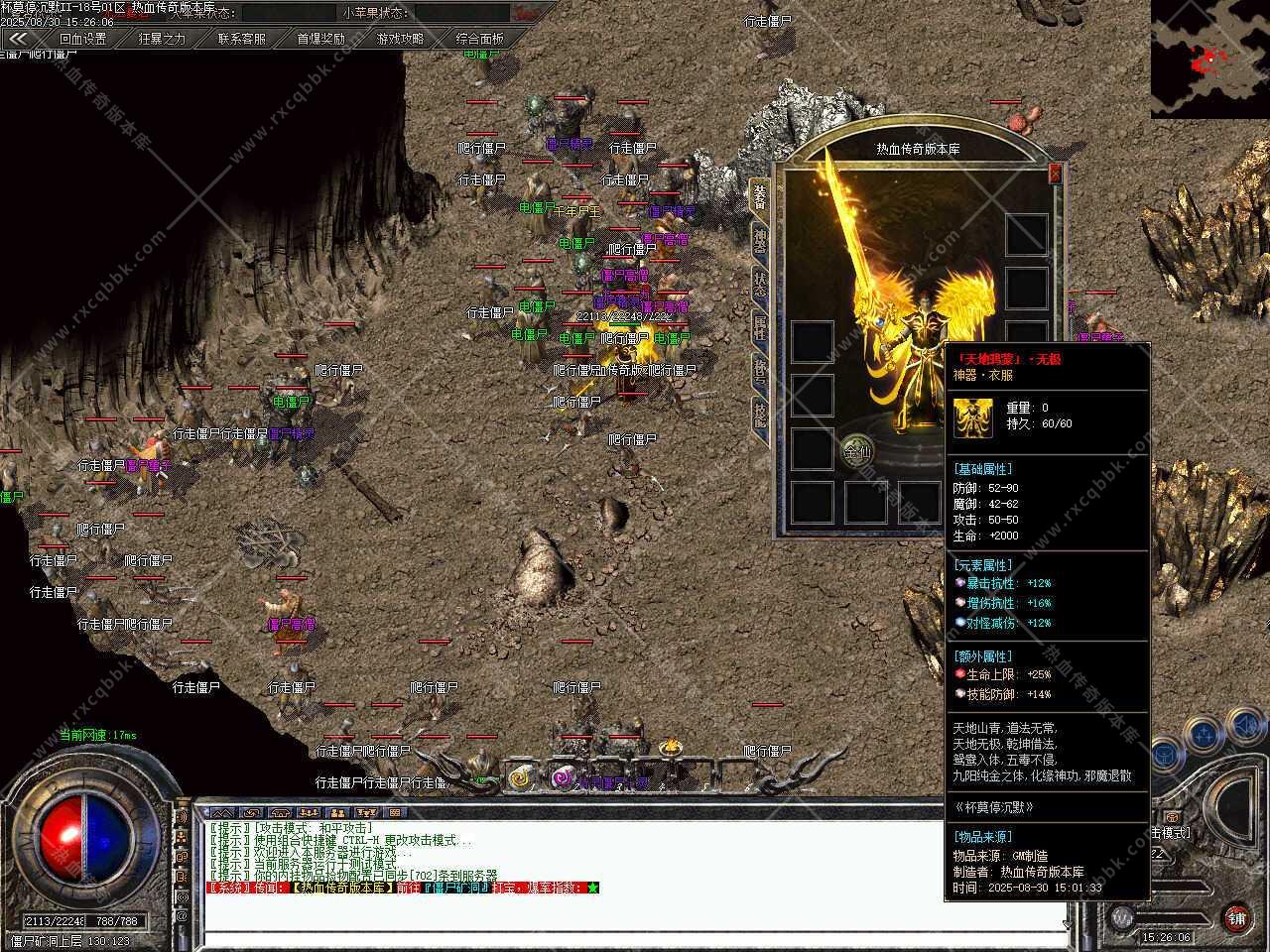Screen dimensions: 1270x952
Task: Open the 首爆奖励 menu
Action: [321, 39]
